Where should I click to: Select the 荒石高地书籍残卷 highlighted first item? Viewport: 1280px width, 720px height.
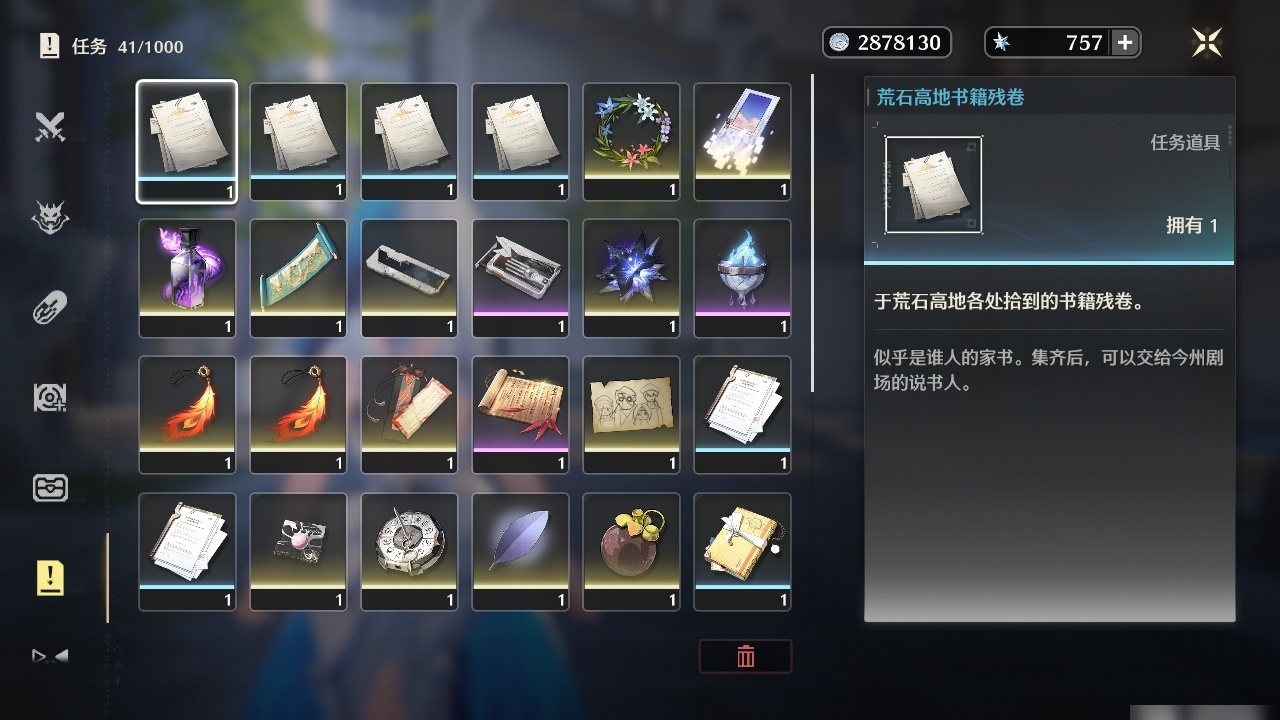point(187,140)
